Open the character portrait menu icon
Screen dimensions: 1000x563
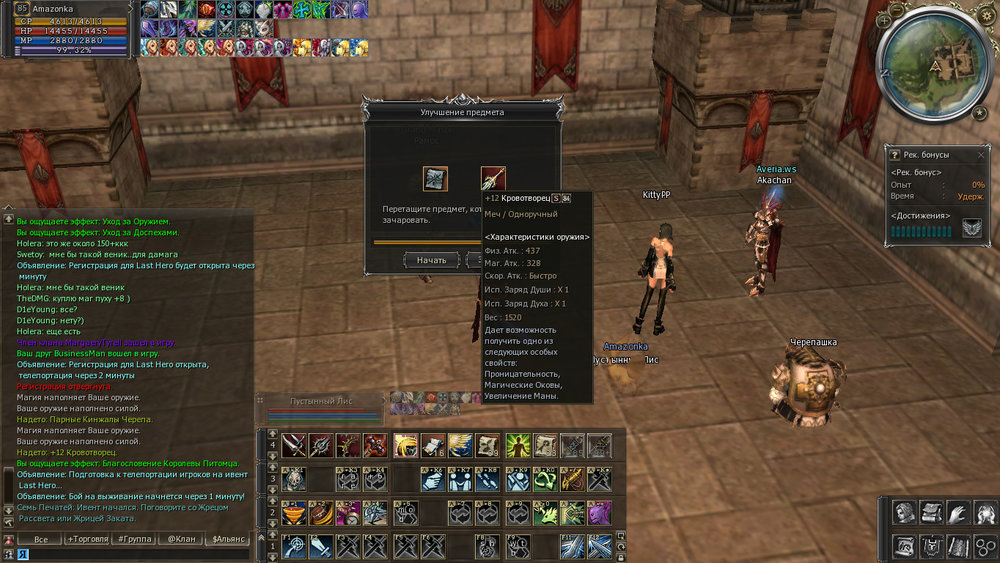coord(904,513)
